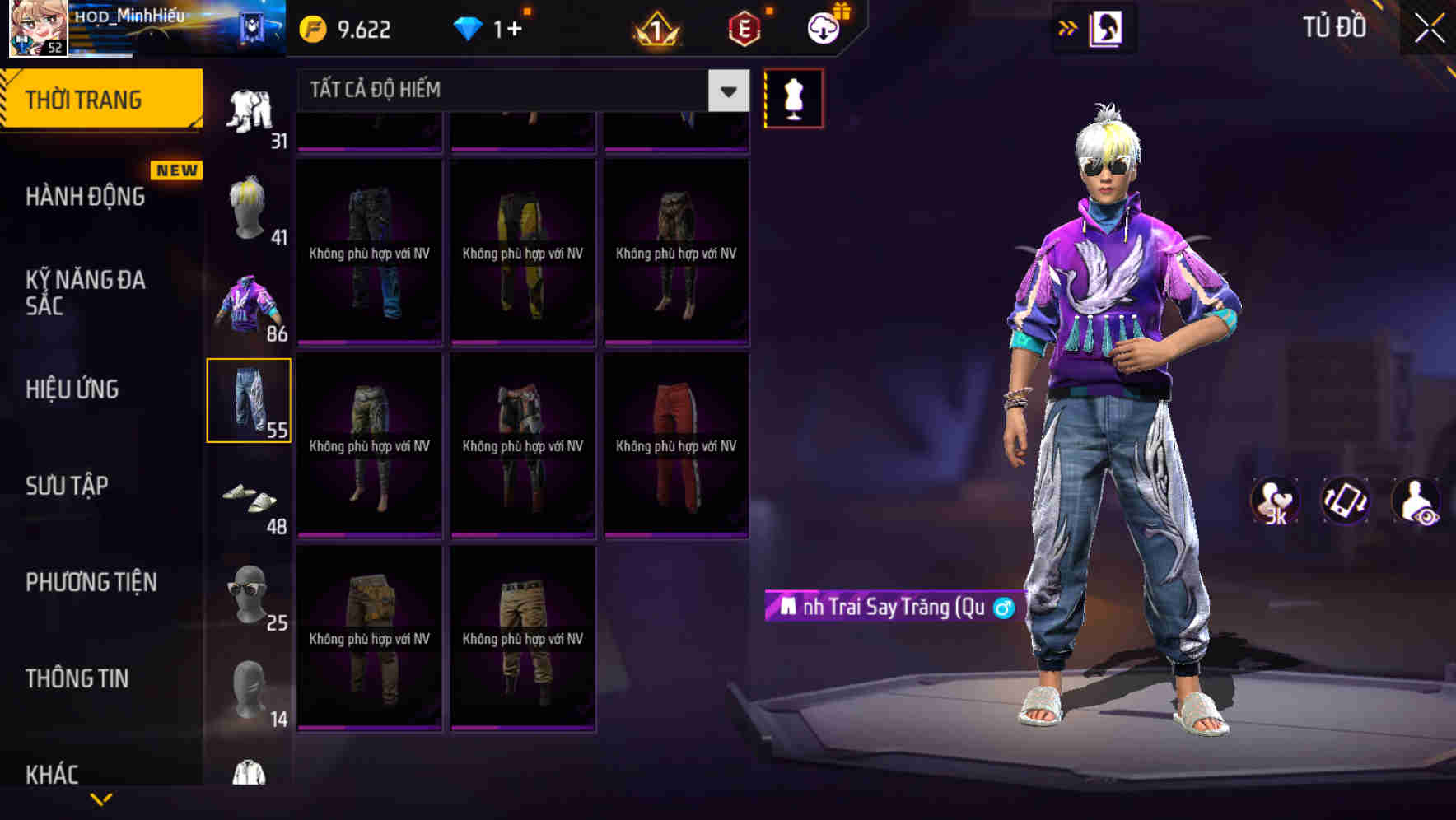Viewport: 1456px width, 820px height.
Task: Collapse the left sidebar via bottom chevron
Action: [x=101, y=800]
